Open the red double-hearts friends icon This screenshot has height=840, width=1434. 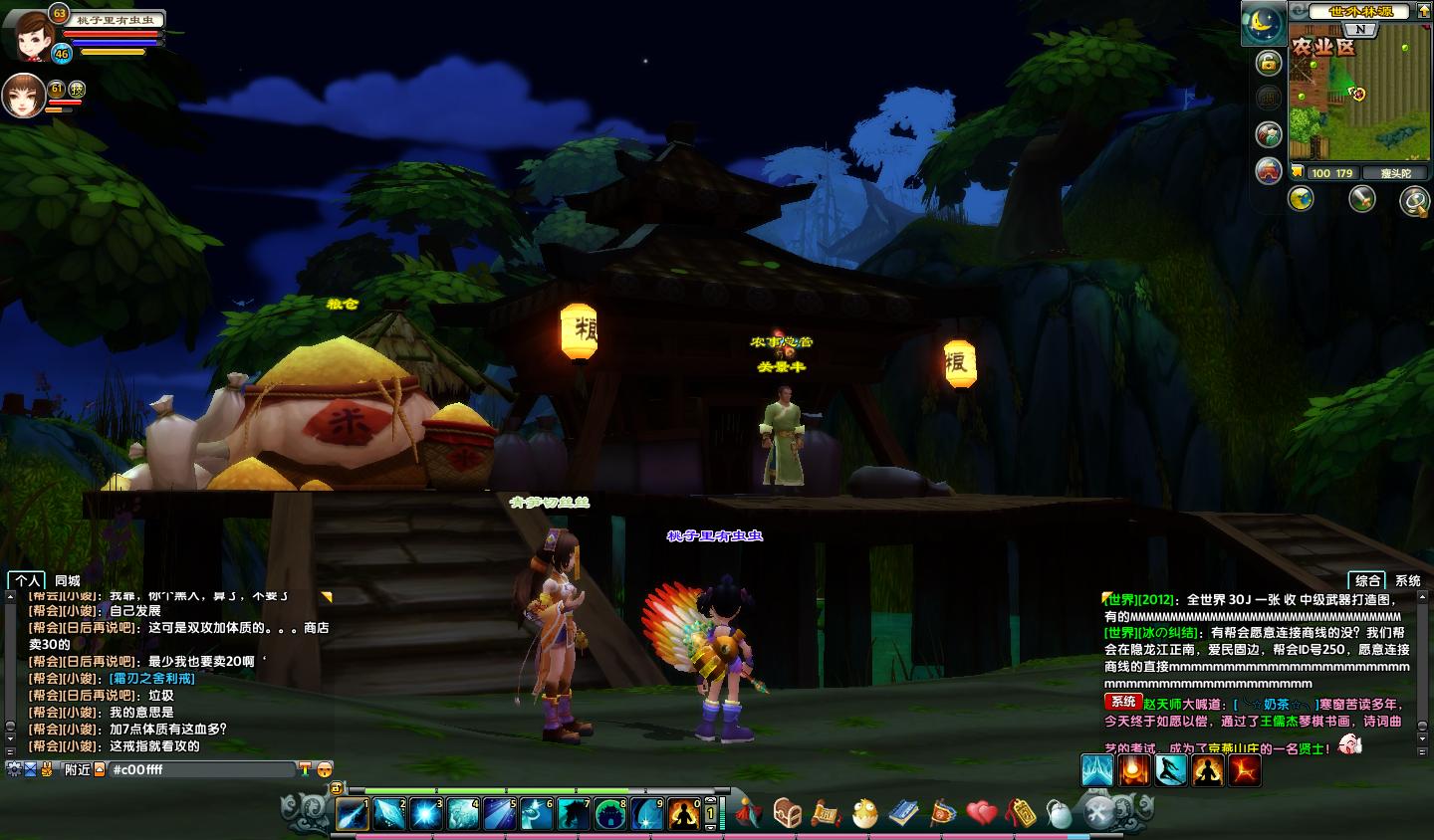click(x=982, y=813)
